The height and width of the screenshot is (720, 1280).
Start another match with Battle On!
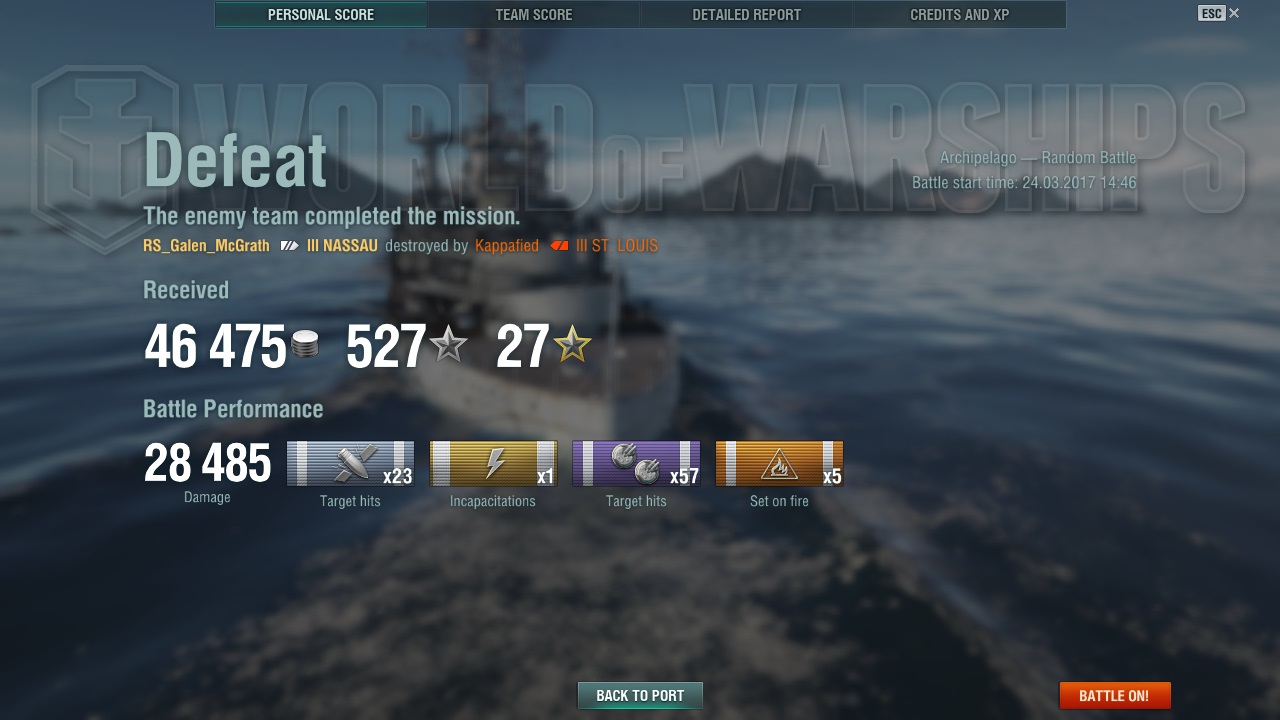click(x=1114, y=696)
